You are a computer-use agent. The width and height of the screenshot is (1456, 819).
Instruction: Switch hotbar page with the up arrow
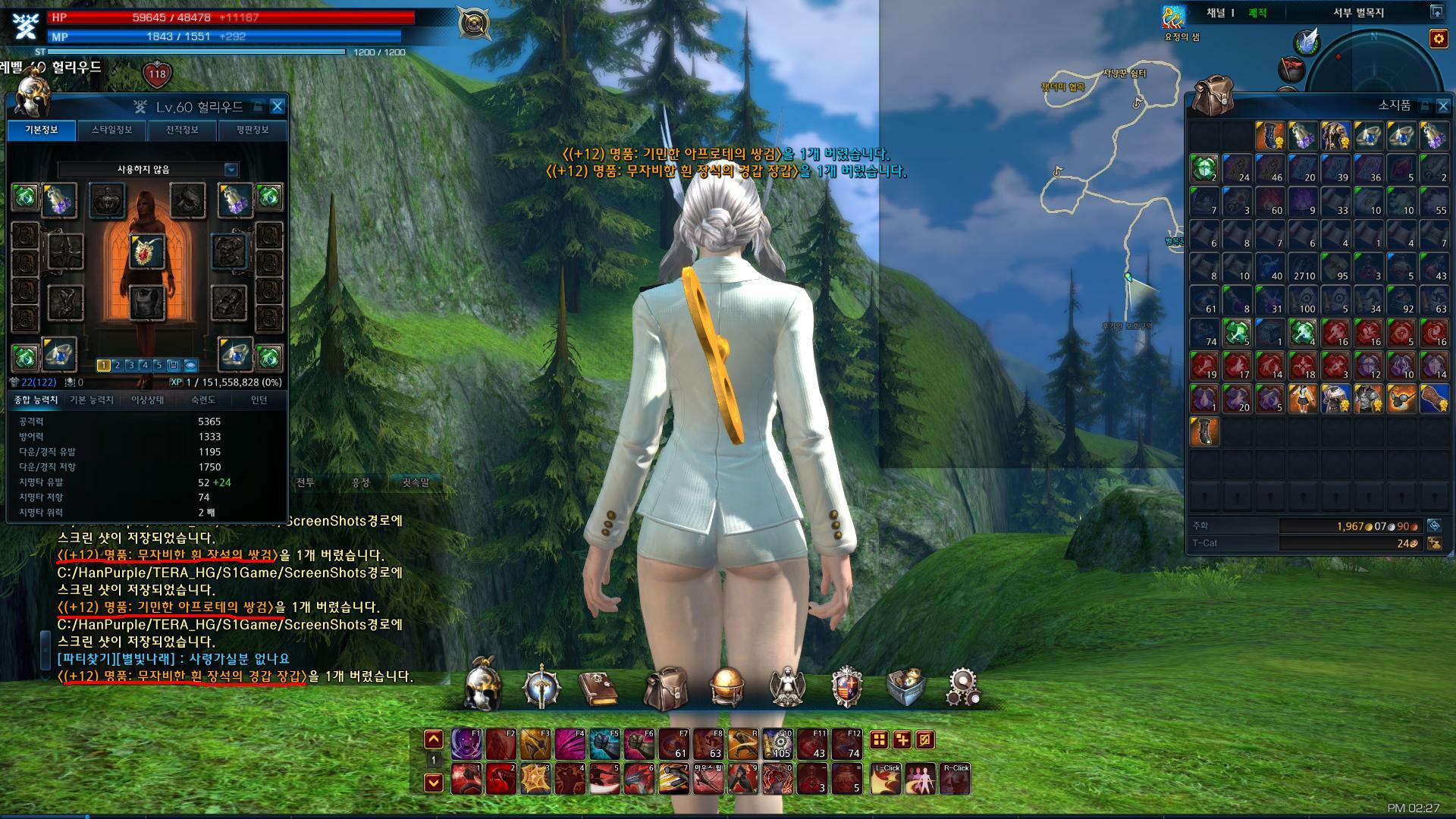point(433,739)
